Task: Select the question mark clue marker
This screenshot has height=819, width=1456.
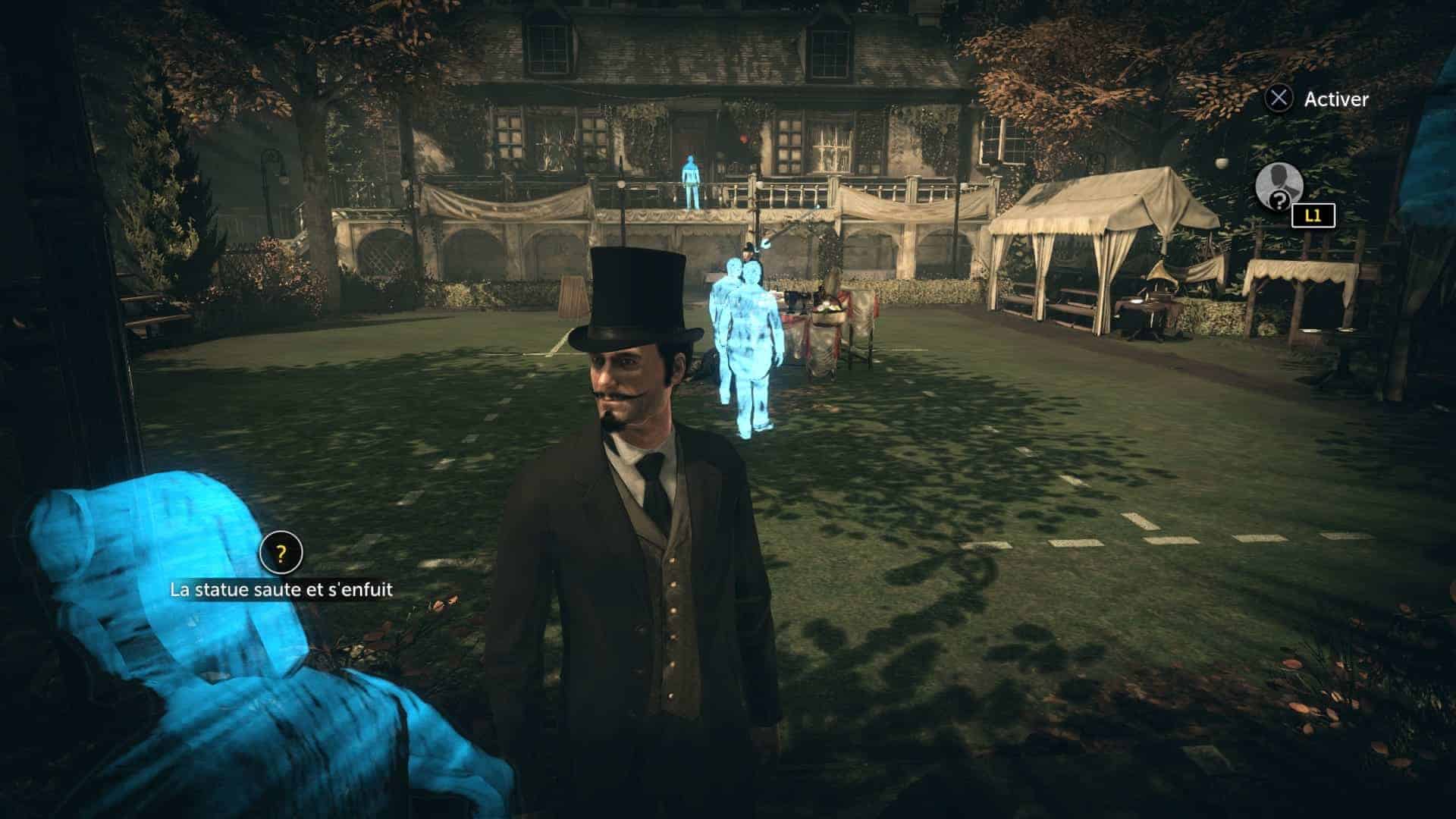Action: pyautogui.click(x=281, y=554)
